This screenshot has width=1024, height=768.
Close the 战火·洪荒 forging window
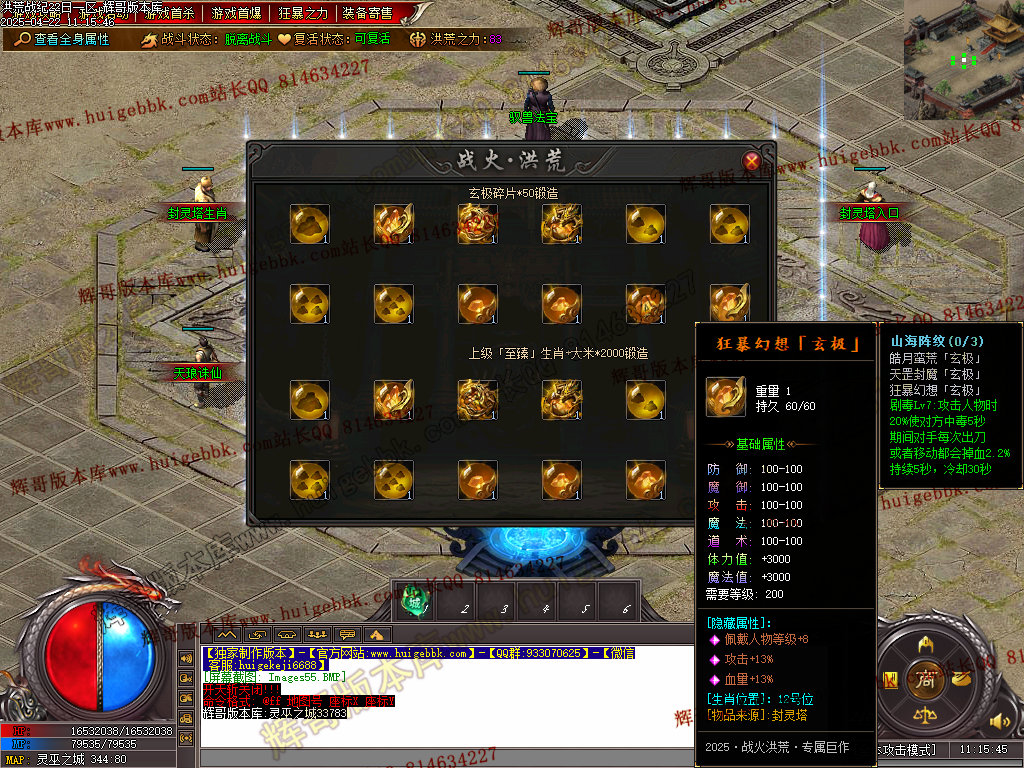click(x=752, y=161)
